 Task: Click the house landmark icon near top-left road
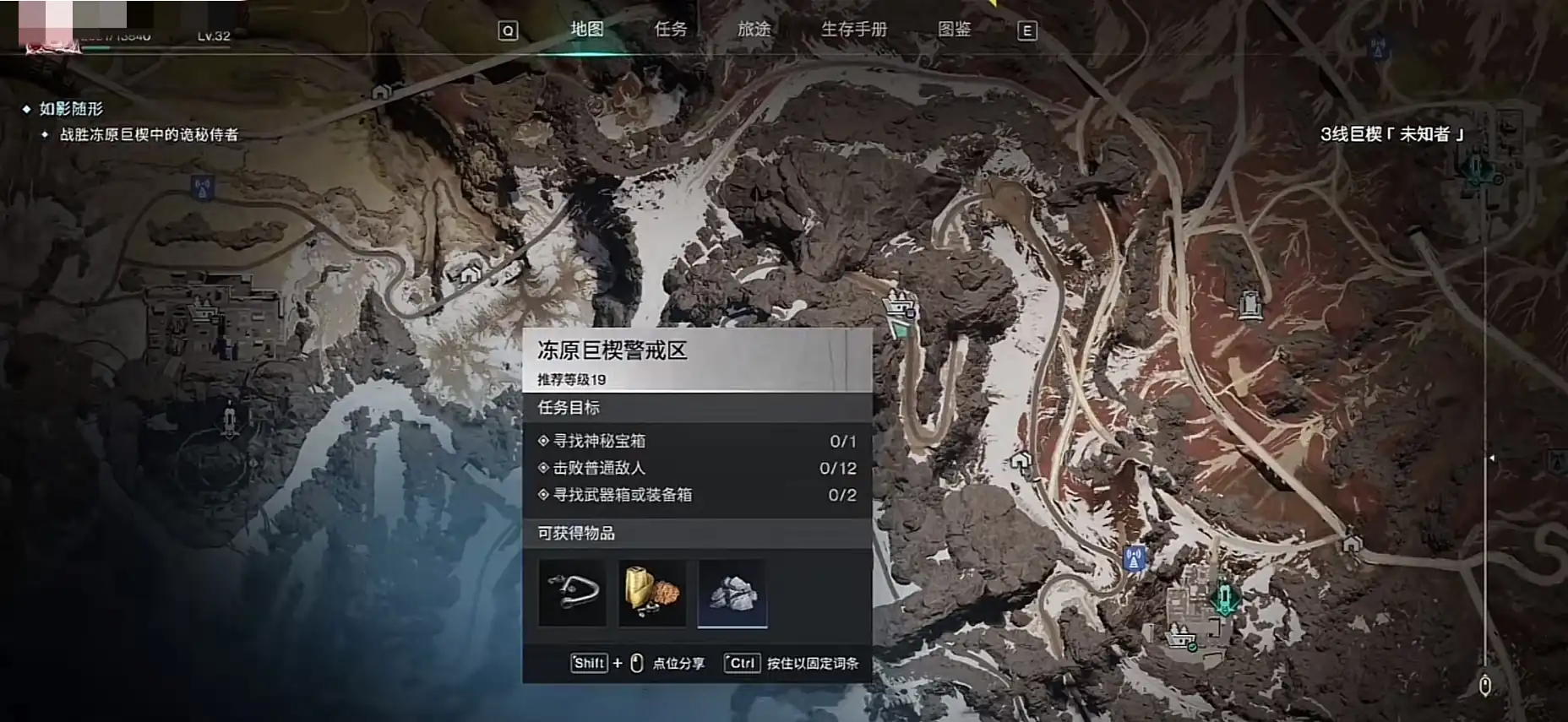click(381, 92)
